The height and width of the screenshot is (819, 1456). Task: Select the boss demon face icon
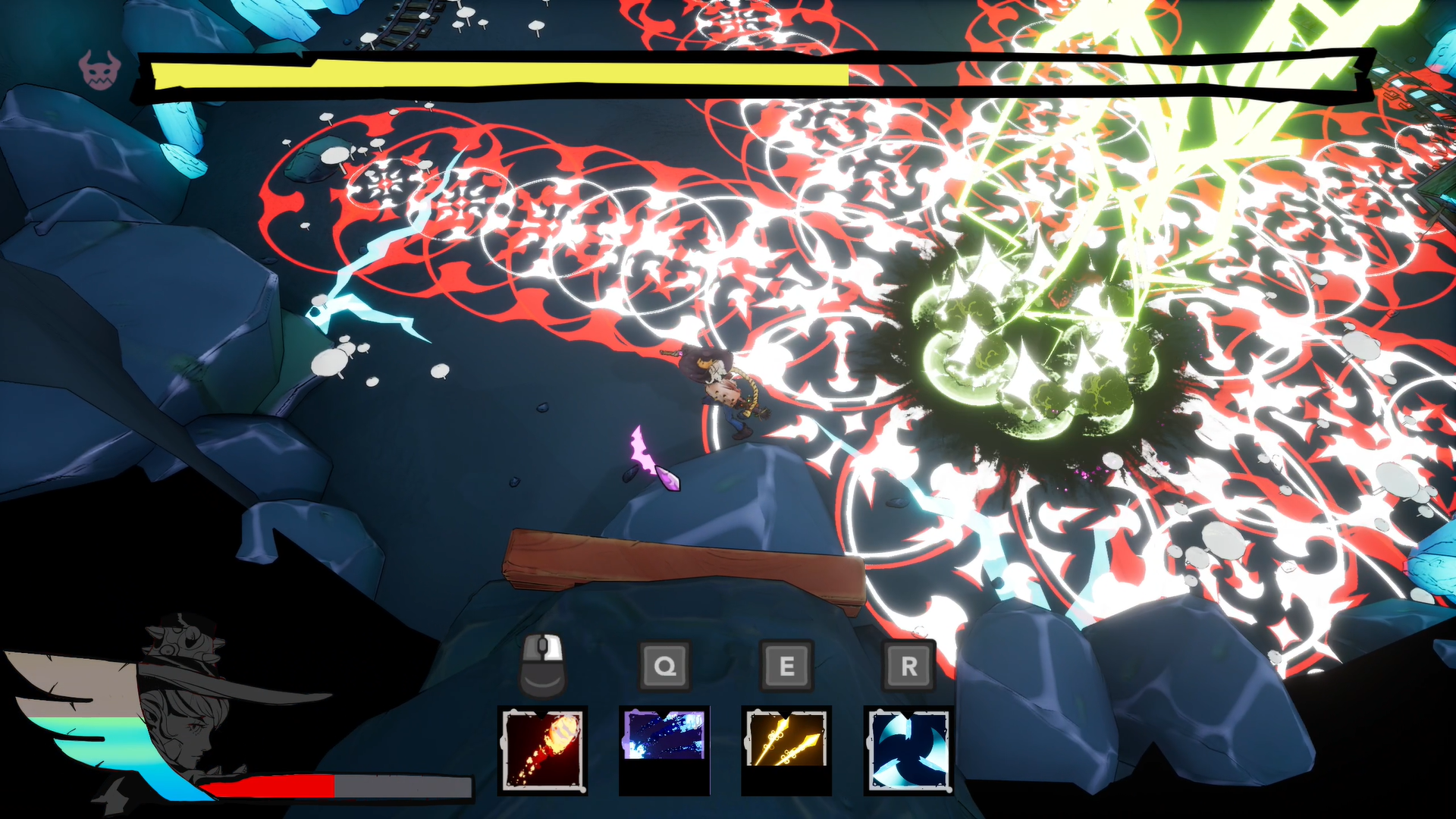point(100,71)
